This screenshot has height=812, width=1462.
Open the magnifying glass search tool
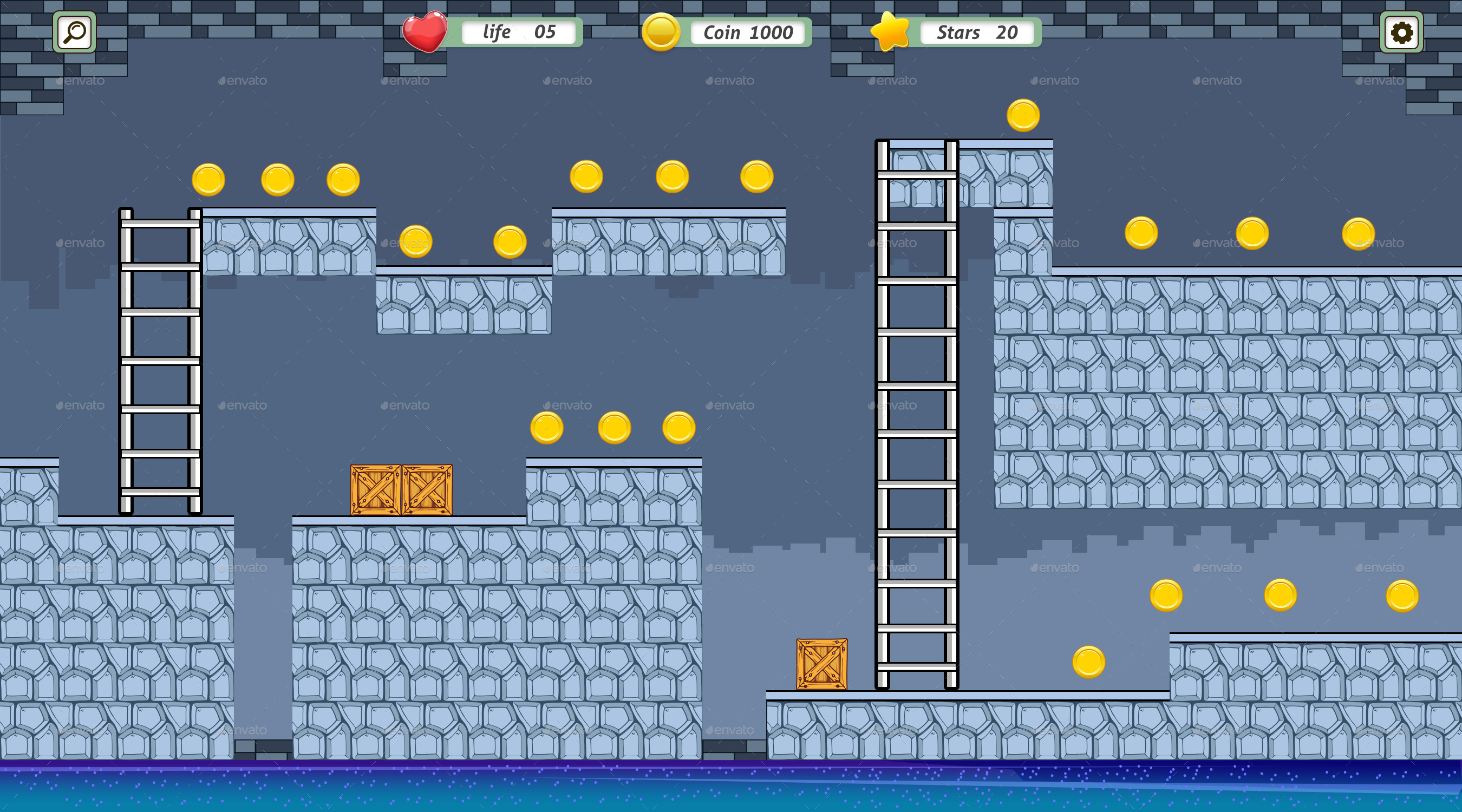(x=73, y=32)
